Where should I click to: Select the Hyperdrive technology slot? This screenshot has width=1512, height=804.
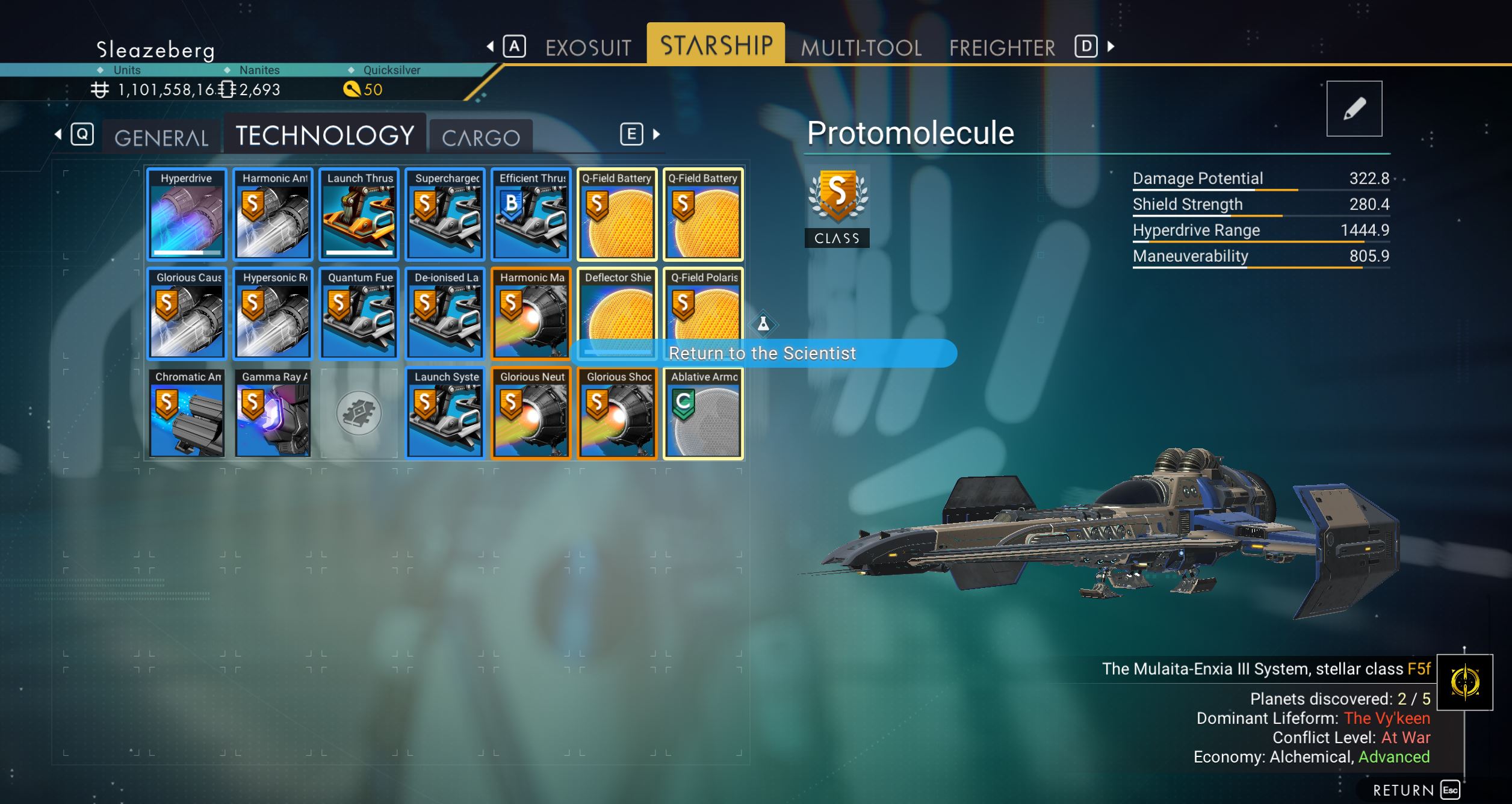click(x=187, y=214)
